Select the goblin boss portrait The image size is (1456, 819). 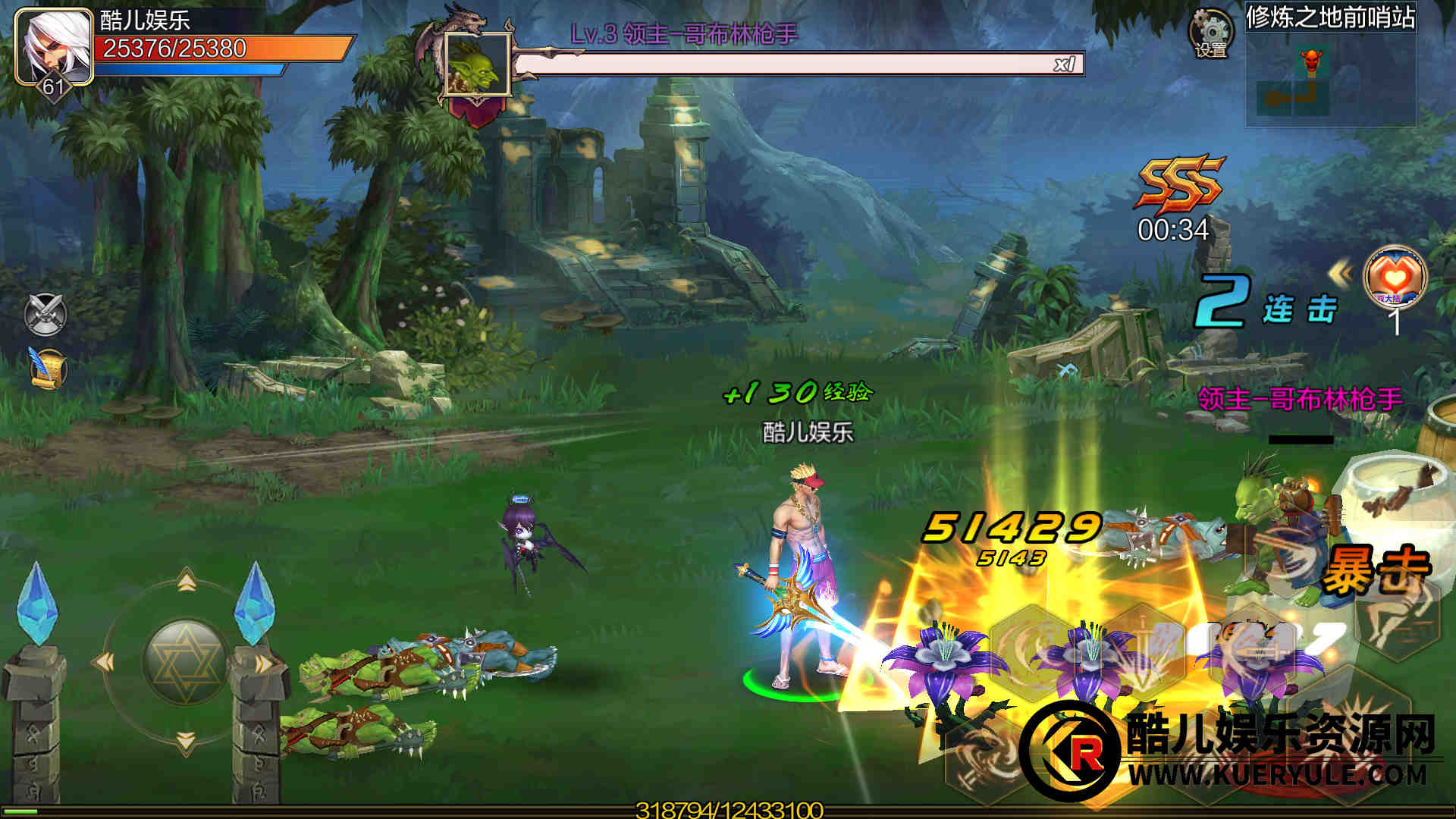(477, 65)
